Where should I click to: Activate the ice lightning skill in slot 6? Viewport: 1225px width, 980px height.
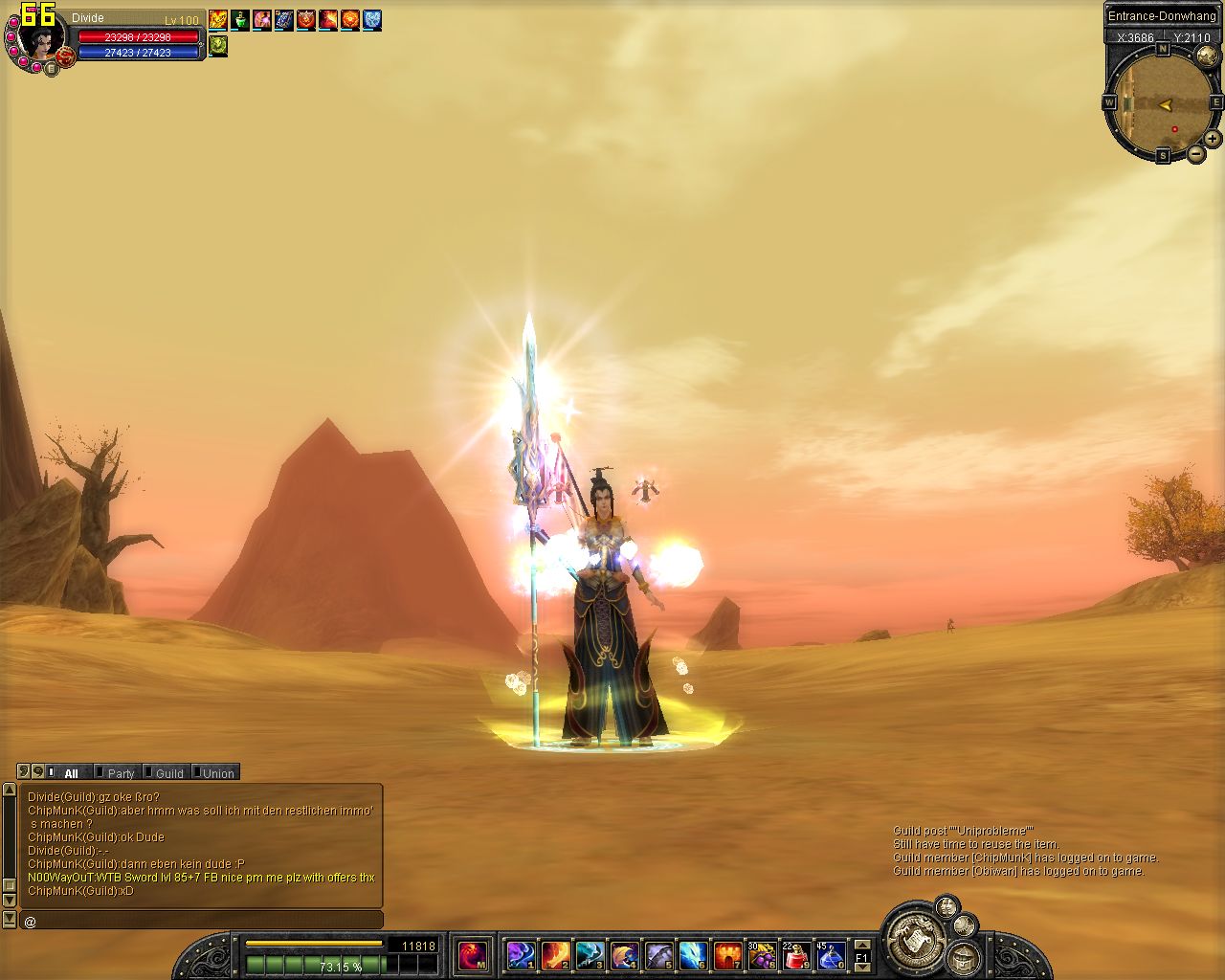tap(693, 954)
